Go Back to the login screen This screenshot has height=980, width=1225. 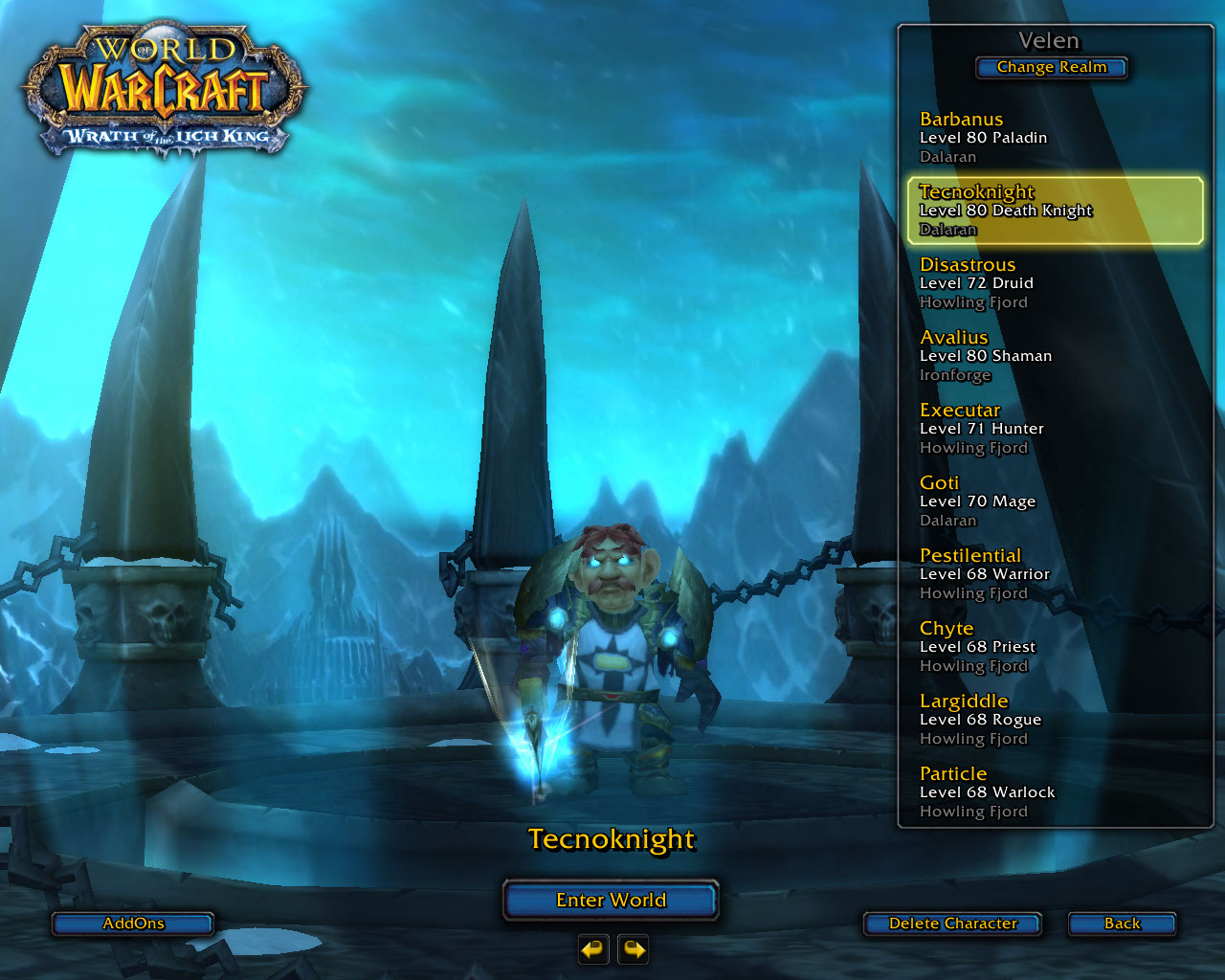point(1122,924)
